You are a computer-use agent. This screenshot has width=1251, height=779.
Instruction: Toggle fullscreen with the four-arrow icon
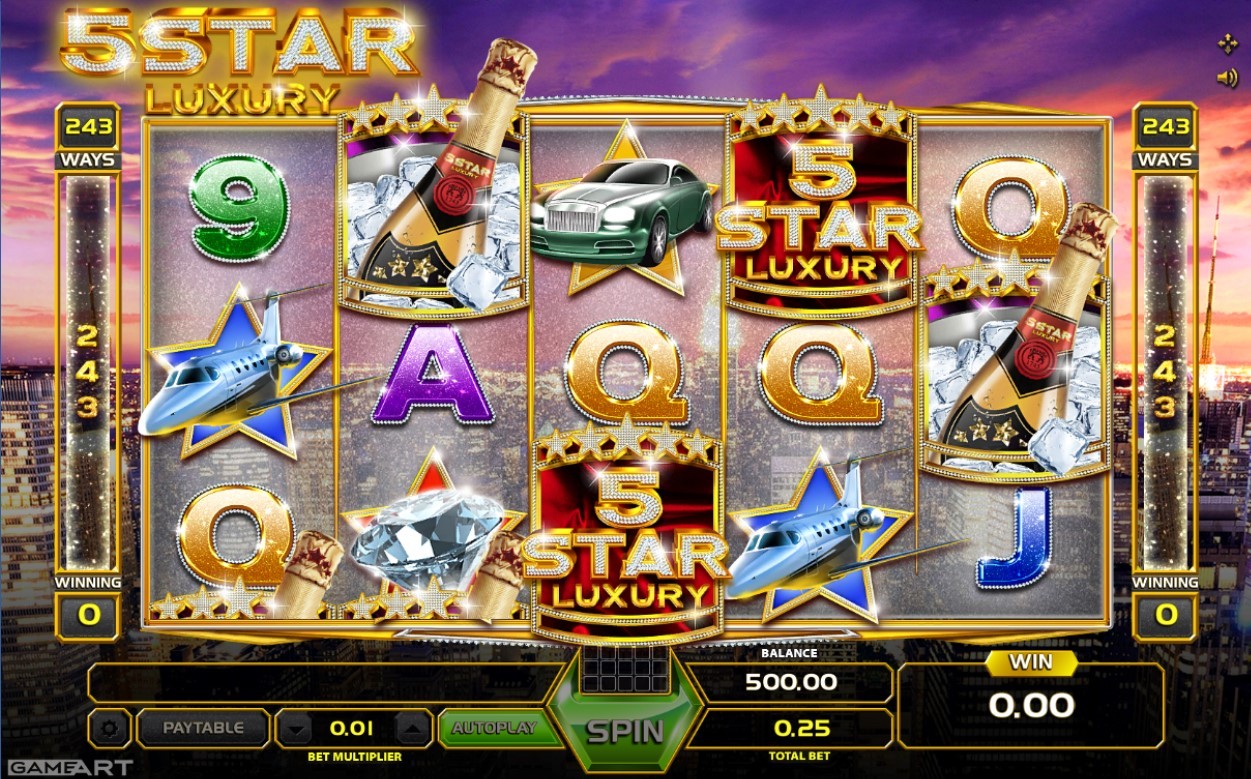coord(1226,44)
